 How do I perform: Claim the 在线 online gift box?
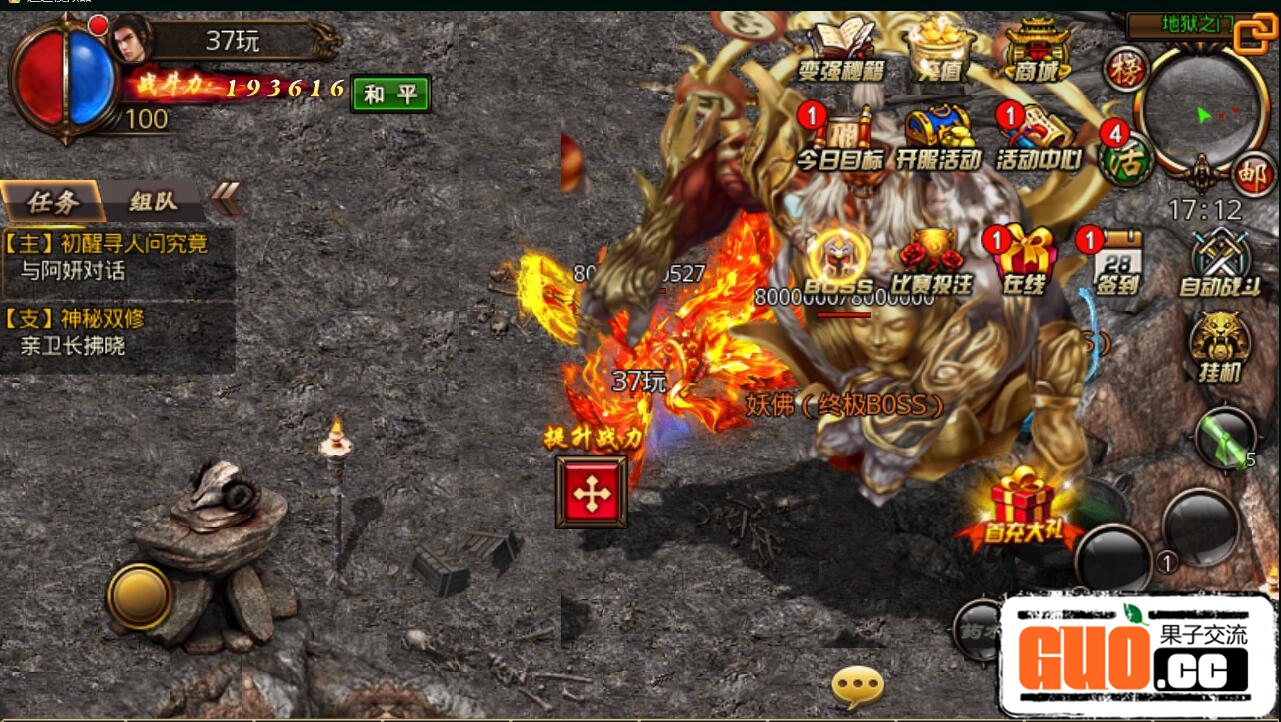1024,262
